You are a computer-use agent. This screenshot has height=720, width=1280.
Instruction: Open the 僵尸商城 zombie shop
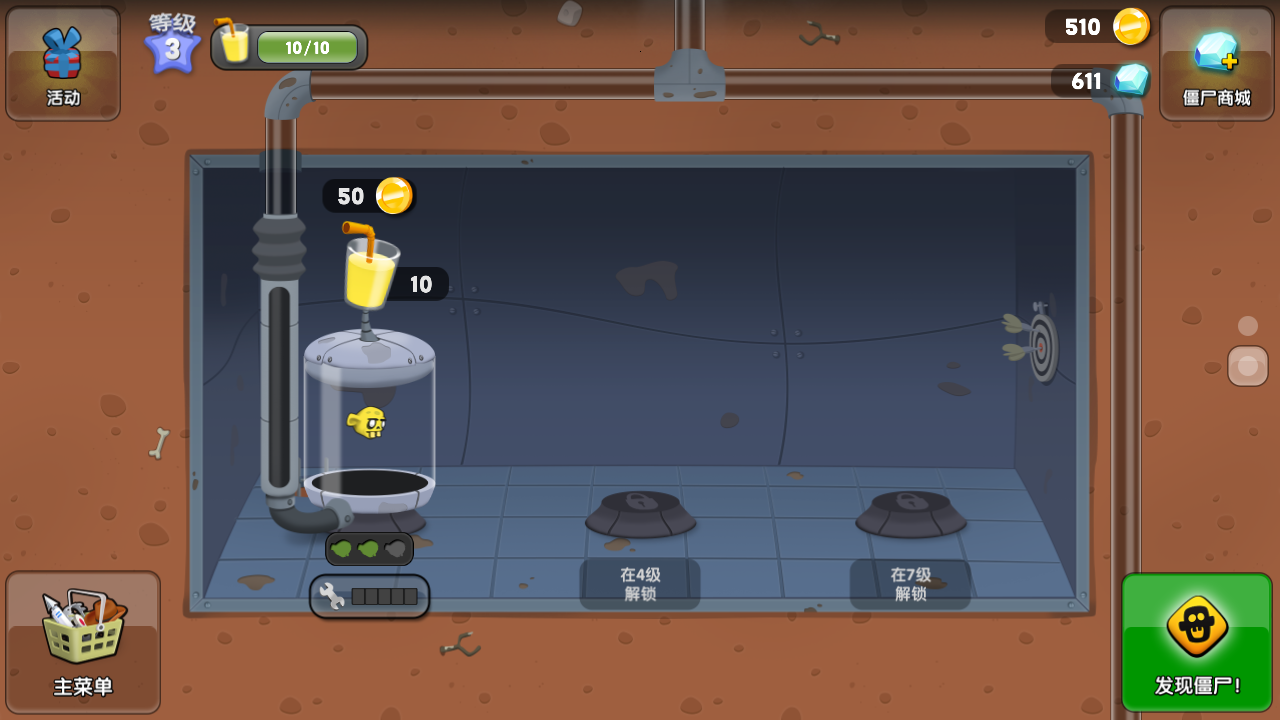tap(1216, 64)
